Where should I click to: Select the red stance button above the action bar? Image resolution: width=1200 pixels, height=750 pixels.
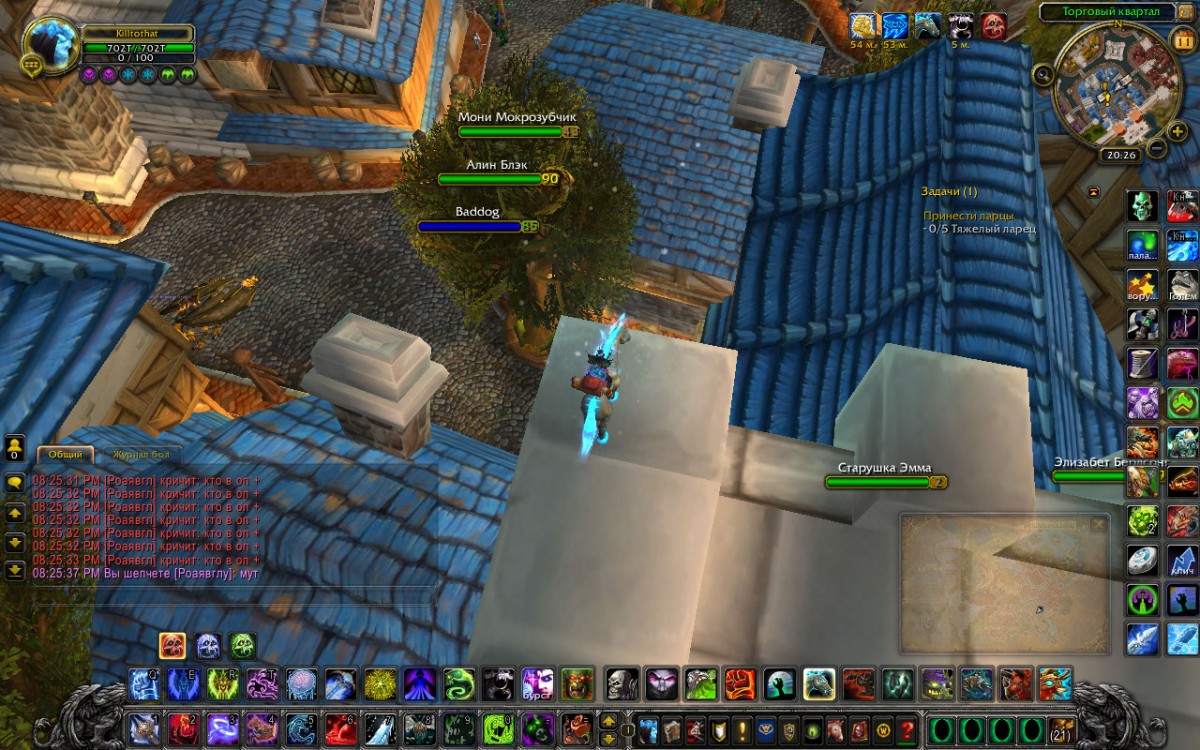[x=172, y=645]
